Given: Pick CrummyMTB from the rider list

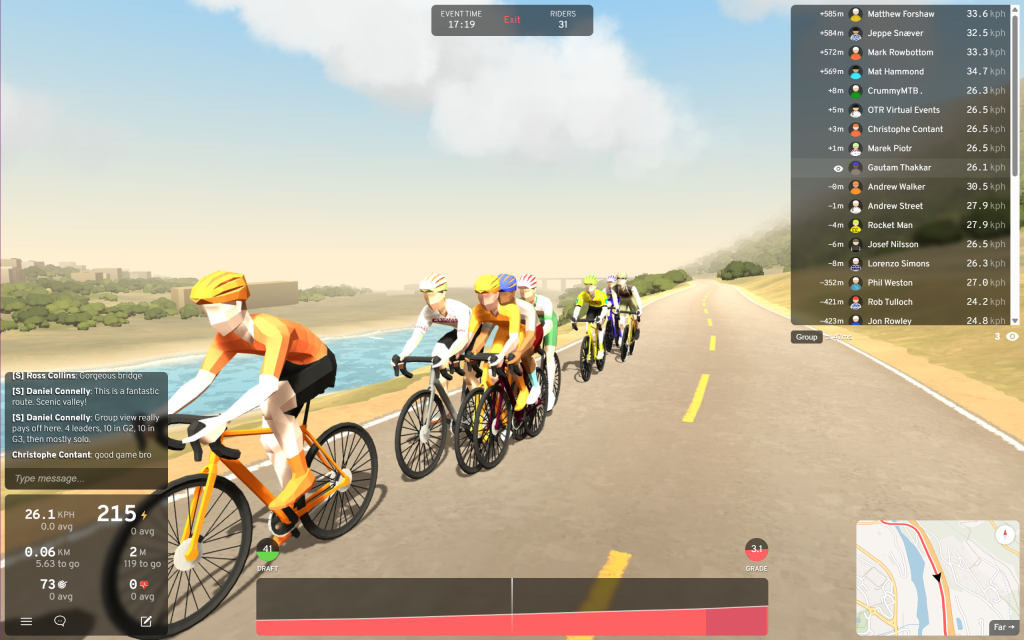Looking at the screenshot, I should 900,91.
